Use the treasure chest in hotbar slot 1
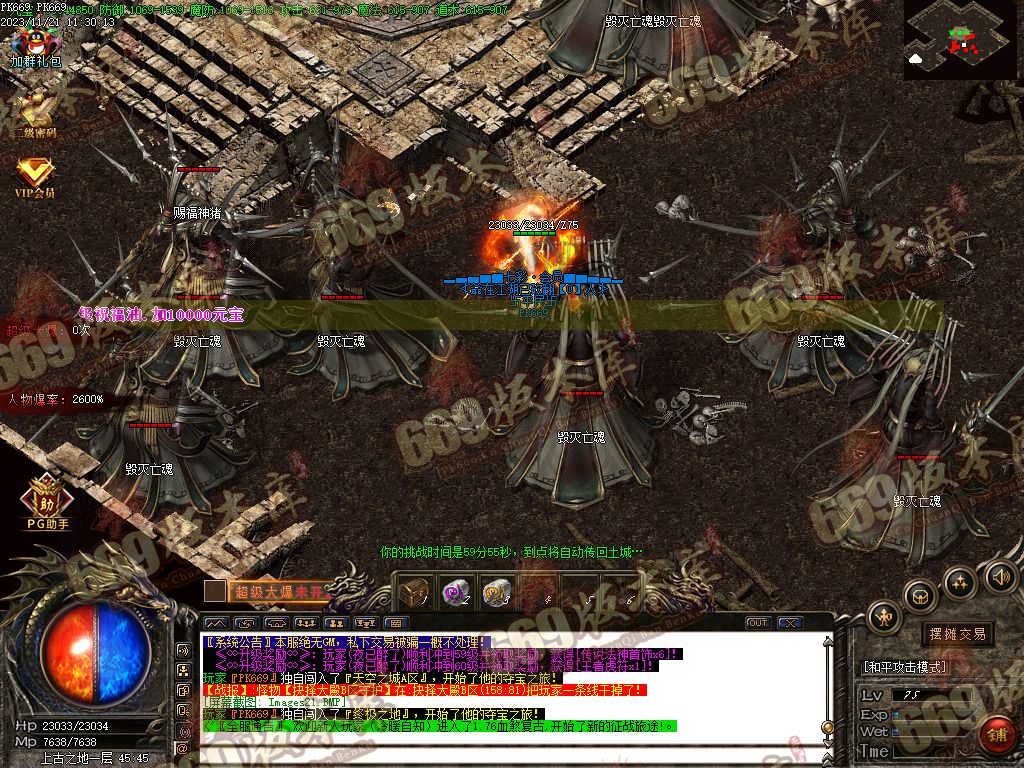Image resolution: width=1024 pixels, height=768 pixels. point(413,592)
